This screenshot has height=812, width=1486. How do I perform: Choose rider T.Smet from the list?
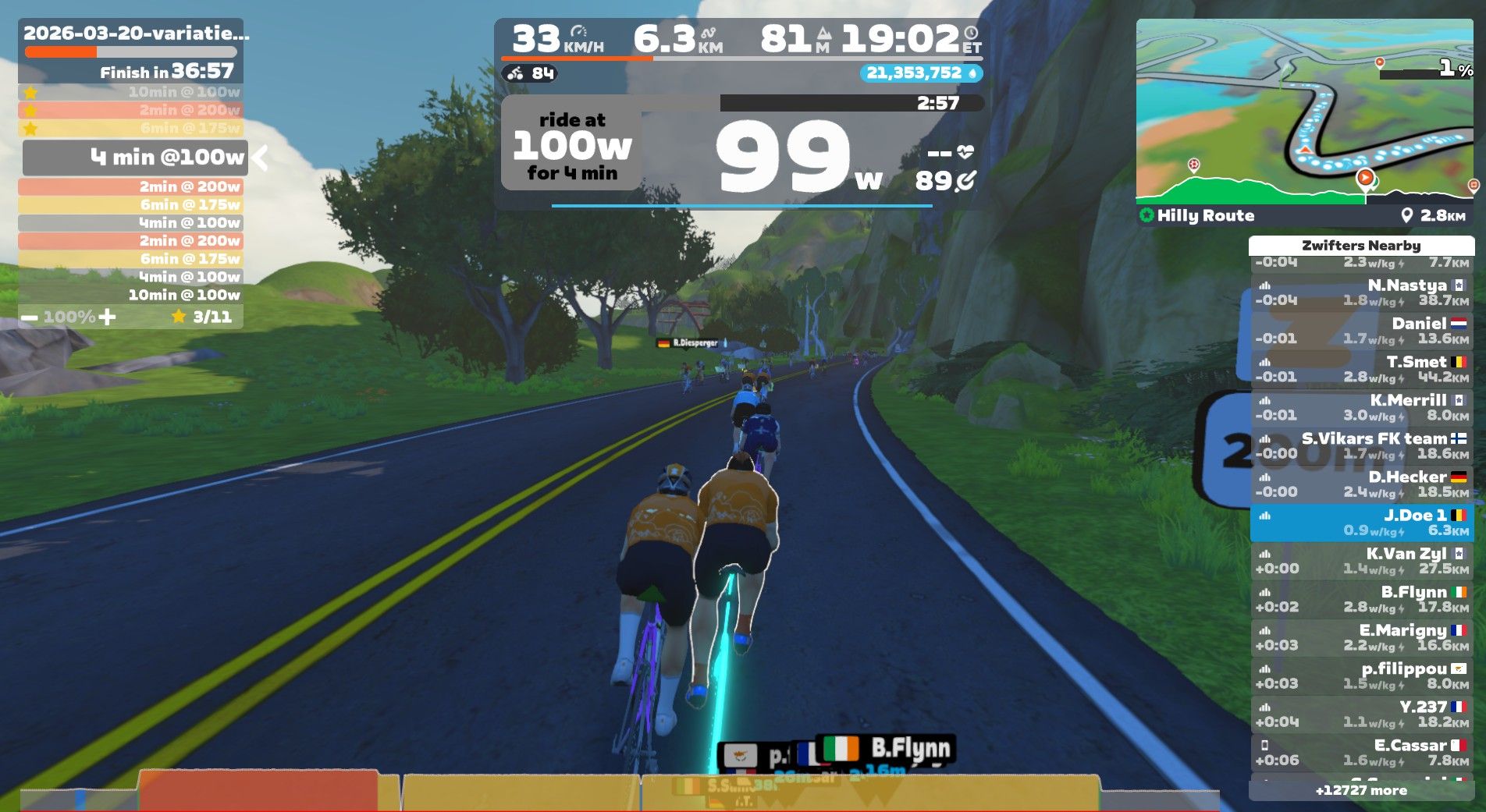pos(1361,369)
